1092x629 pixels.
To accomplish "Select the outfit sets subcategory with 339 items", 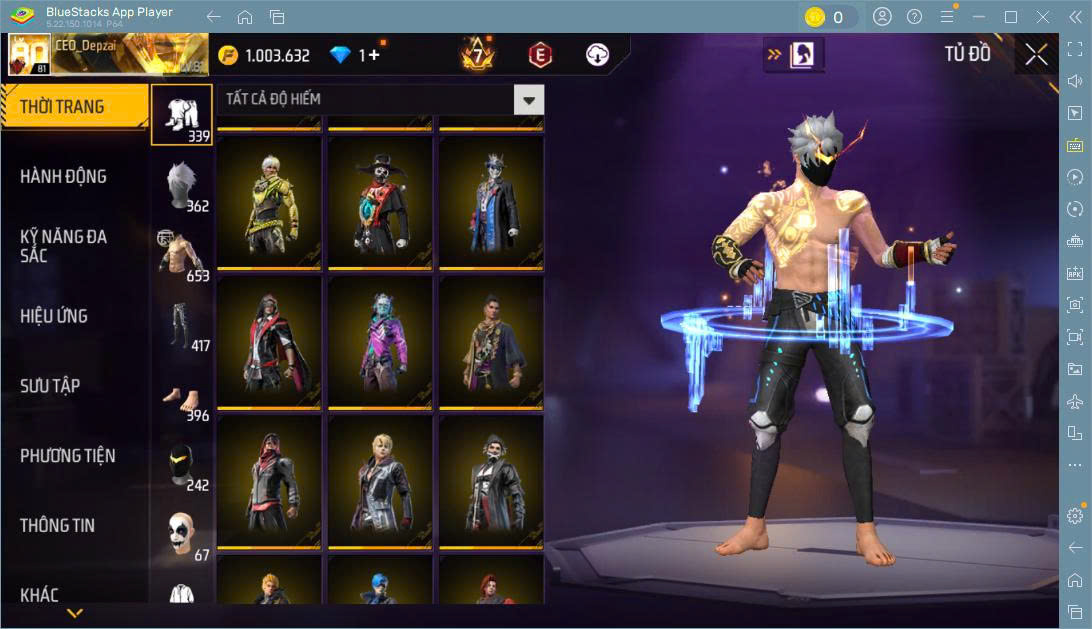I will click(182, 115).
